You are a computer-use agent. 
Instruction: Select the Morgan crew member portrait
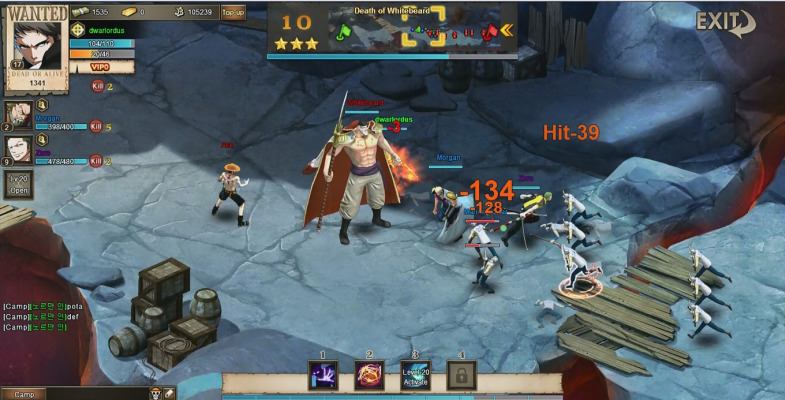pyautogui.click(x=18, y=113)
